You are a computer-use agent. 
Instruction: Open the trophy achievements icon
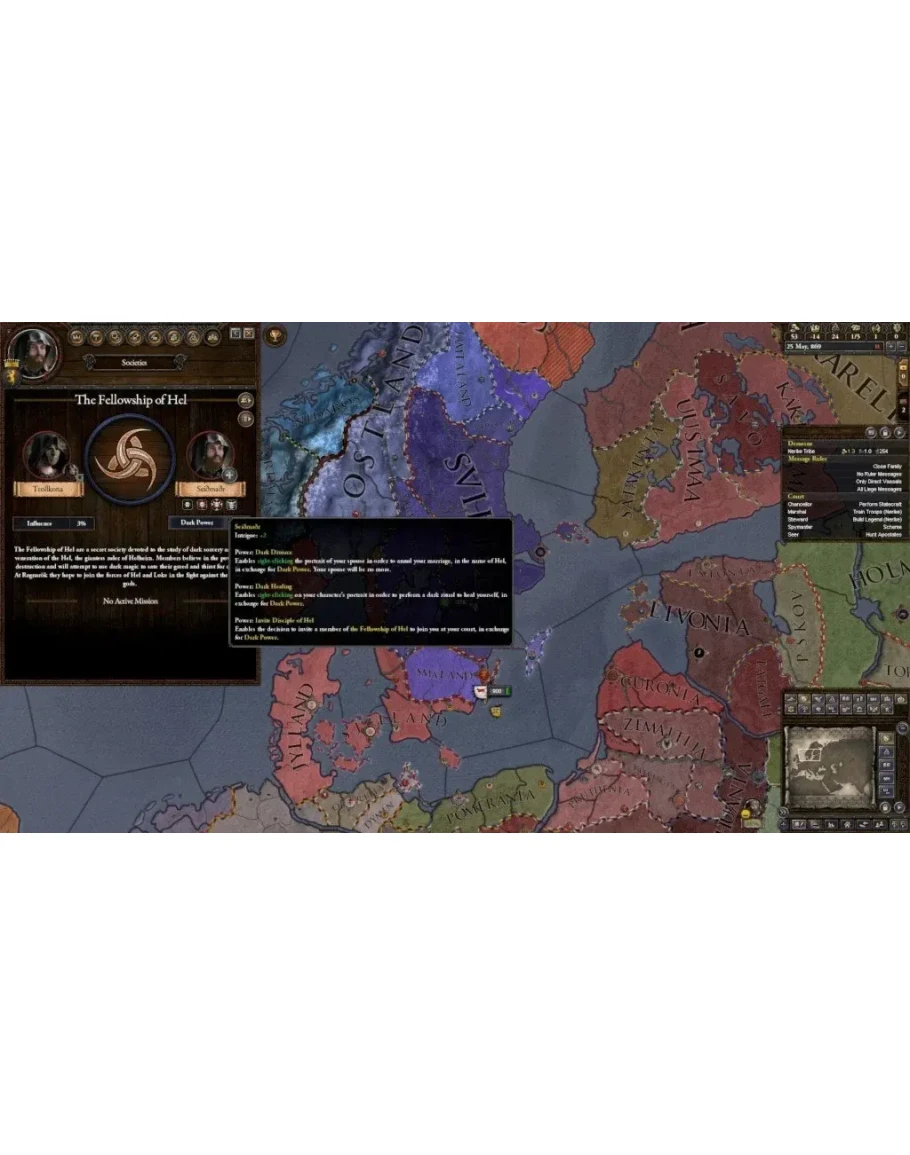[275, 333]
